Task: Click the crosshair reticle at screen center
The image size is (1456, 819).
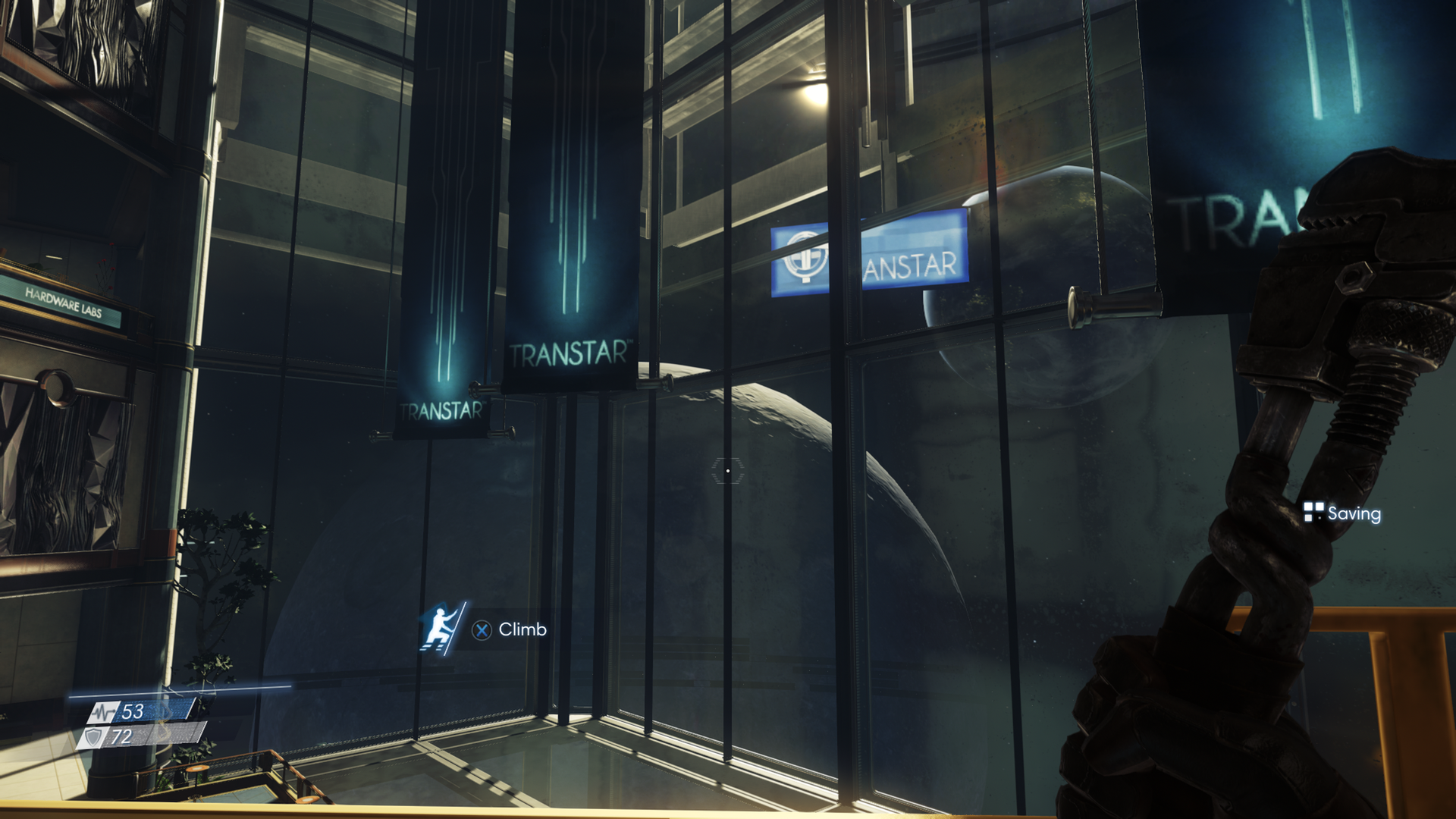Action: coord(728,471)
